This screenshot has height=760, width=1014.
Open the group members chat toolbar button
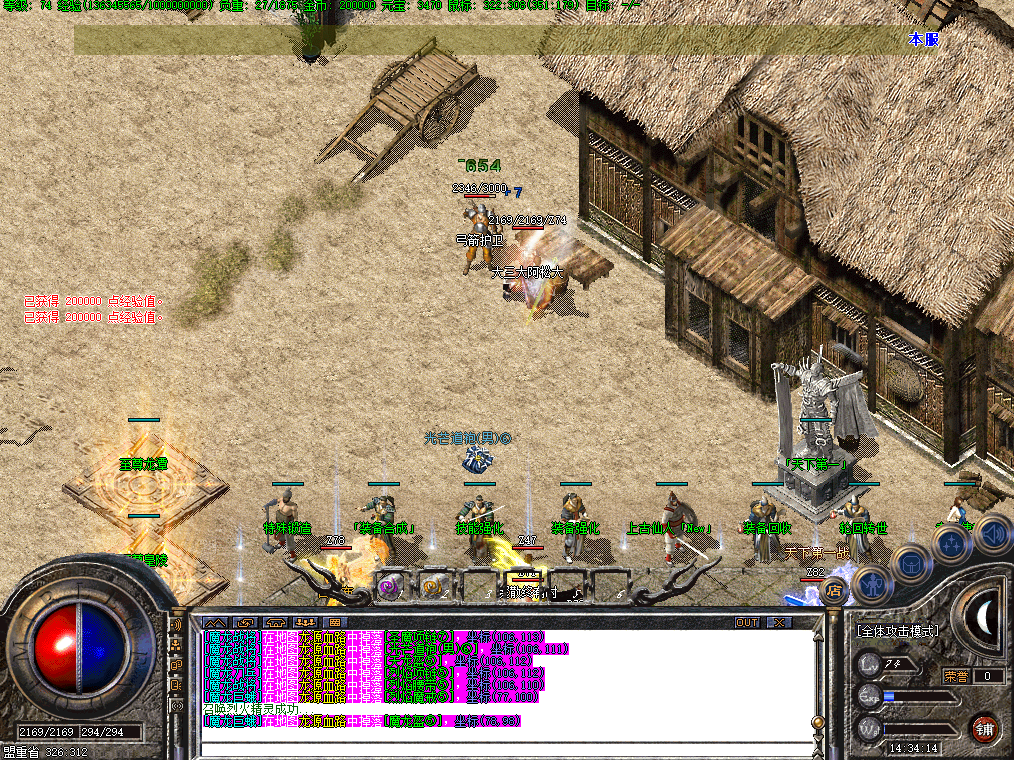306,622
